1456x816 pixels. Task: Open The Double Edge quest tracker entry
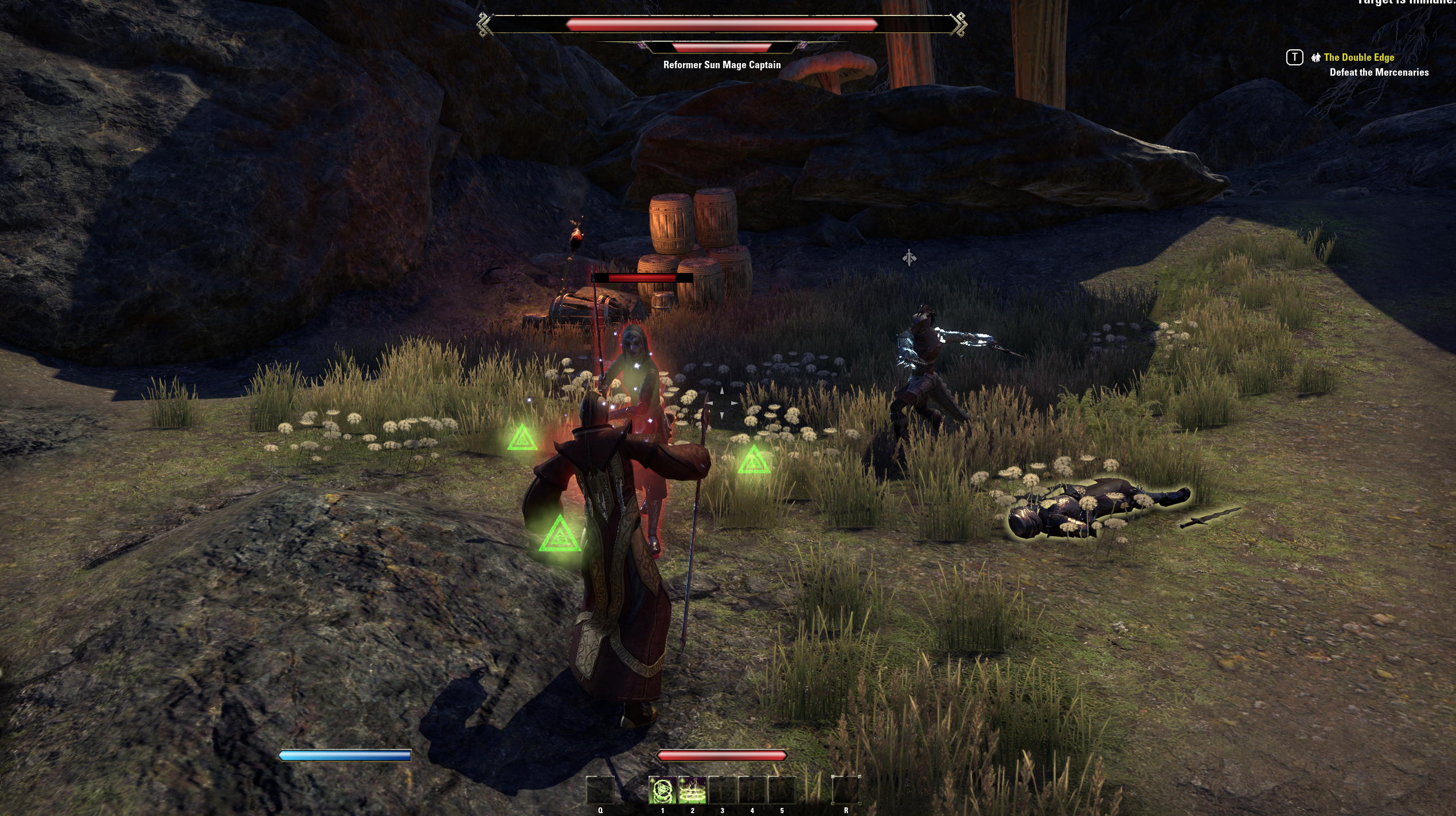pos(1359,57)
